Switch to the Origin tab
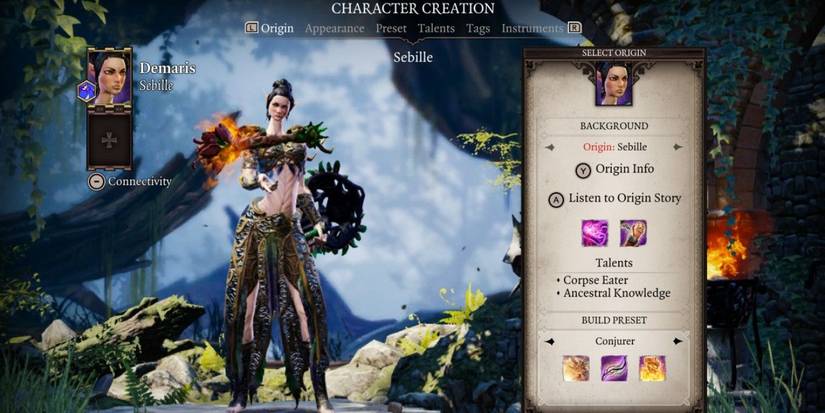 tap(277, 29)
